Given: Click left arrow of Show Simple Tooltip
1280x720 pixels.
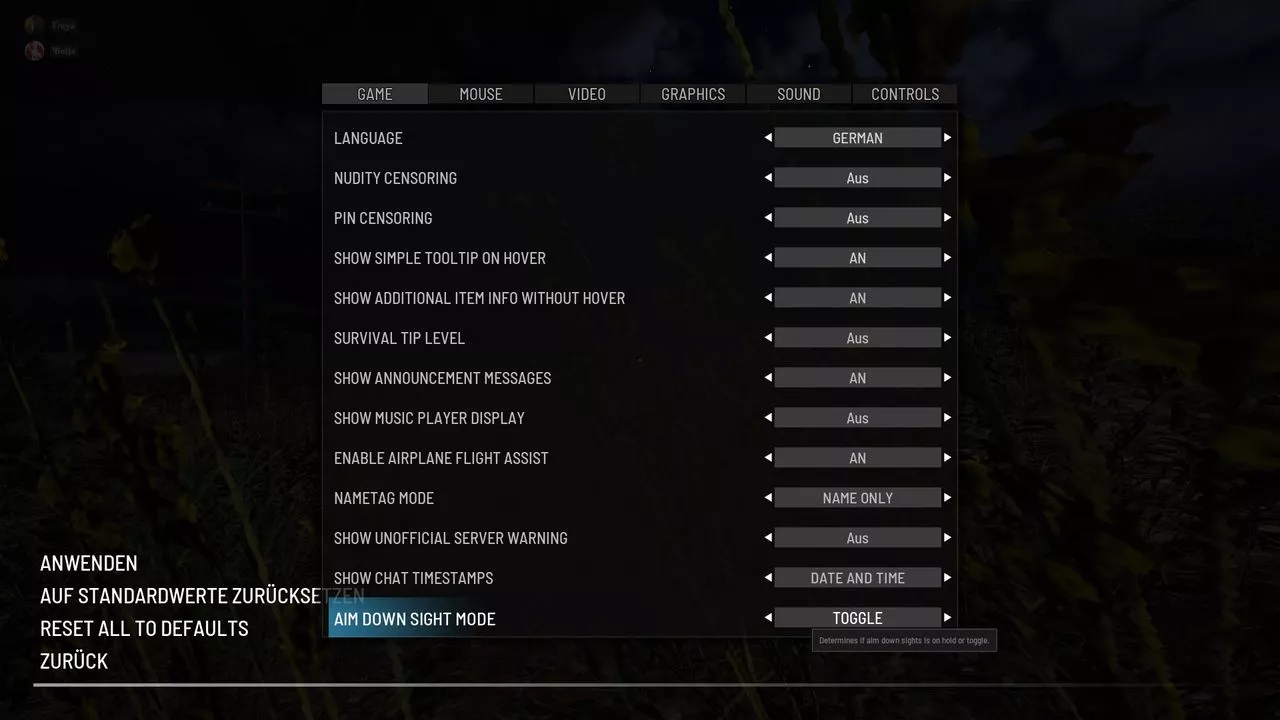Looking at the screenshot, I should tap(768, 258).
